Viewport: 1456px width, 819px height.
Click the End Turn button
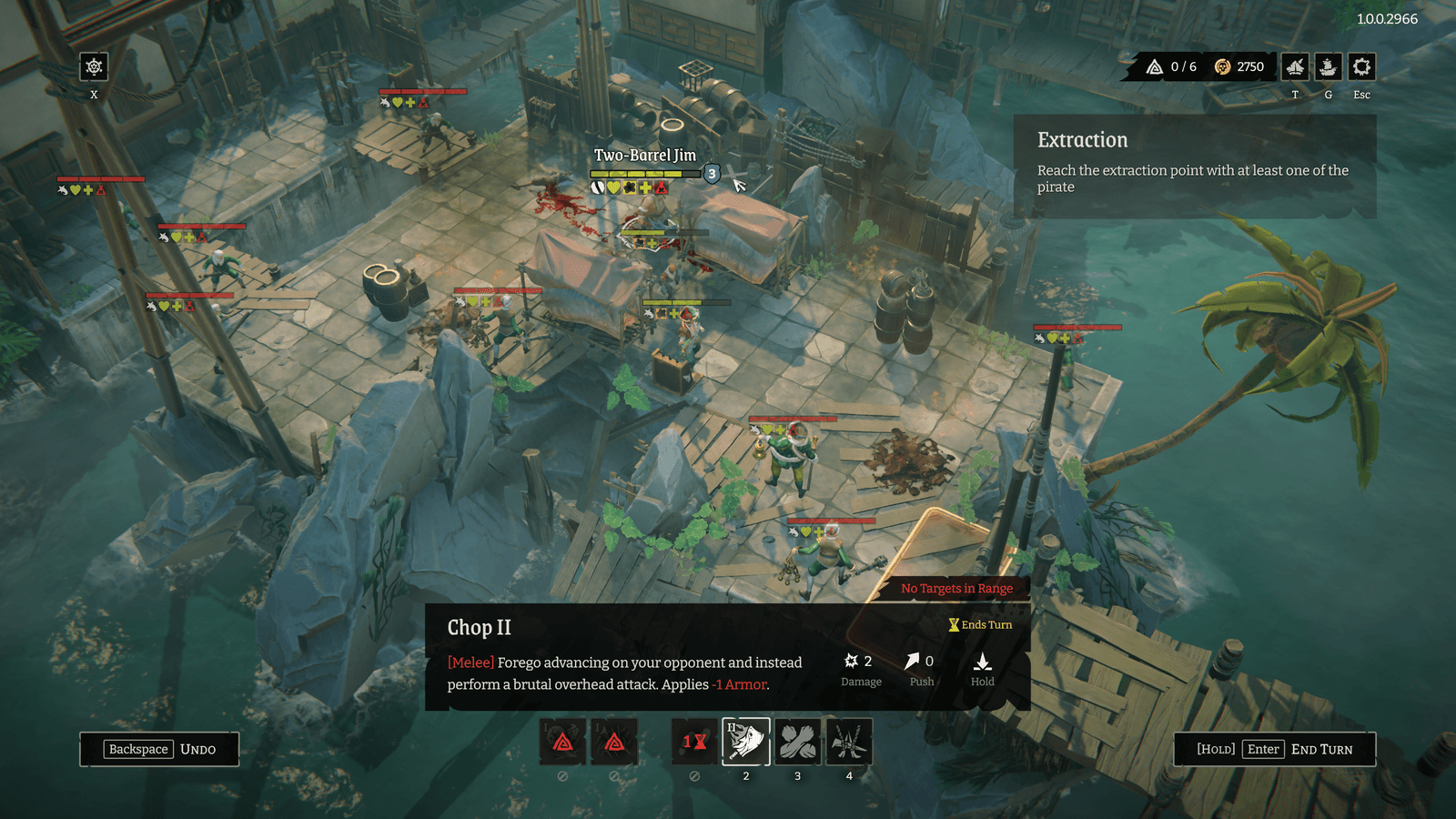[1274, 749]
